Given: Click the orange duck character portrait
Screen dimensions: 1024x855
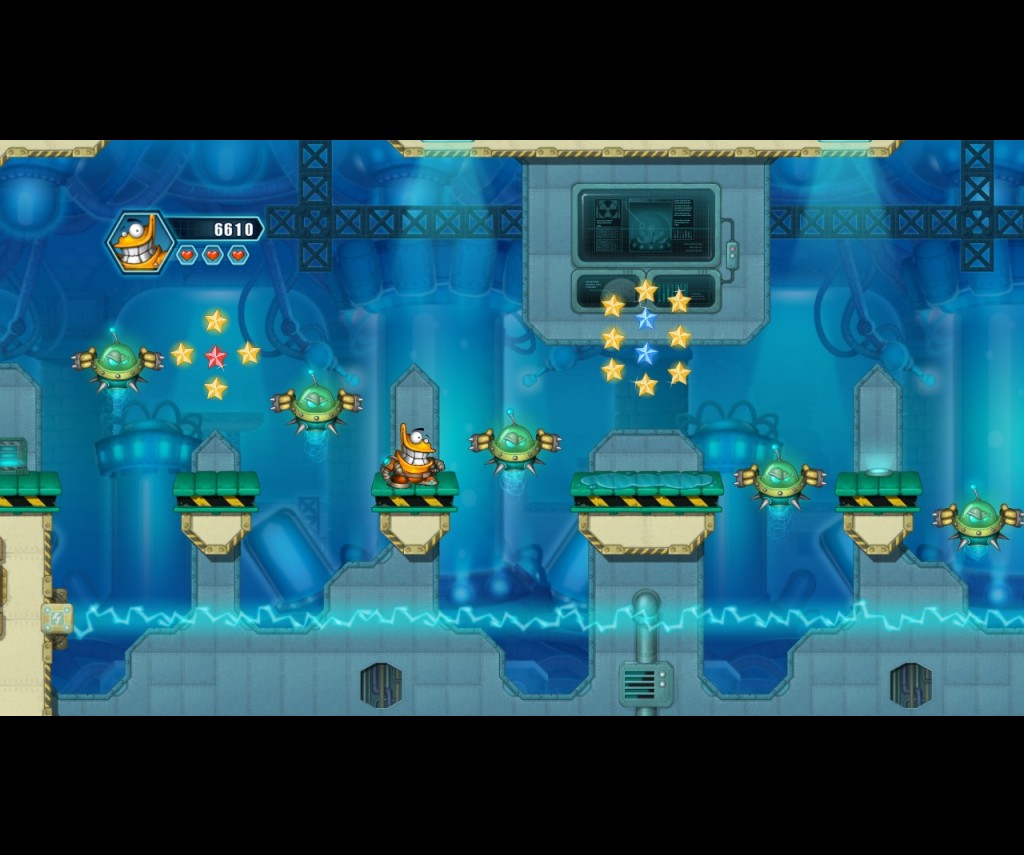Looking at the screenshot, I should 141,242.
